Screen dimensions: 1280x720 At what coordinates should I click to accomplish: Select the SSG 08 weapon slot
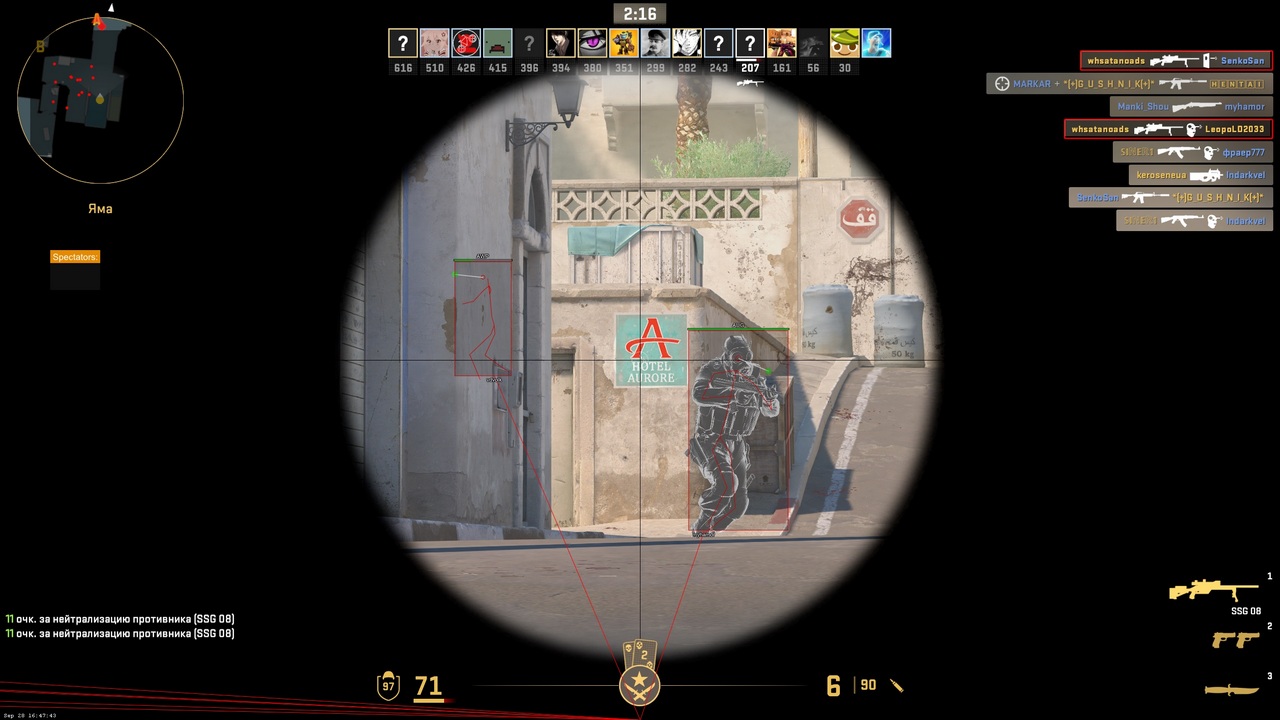point(1214,591)
